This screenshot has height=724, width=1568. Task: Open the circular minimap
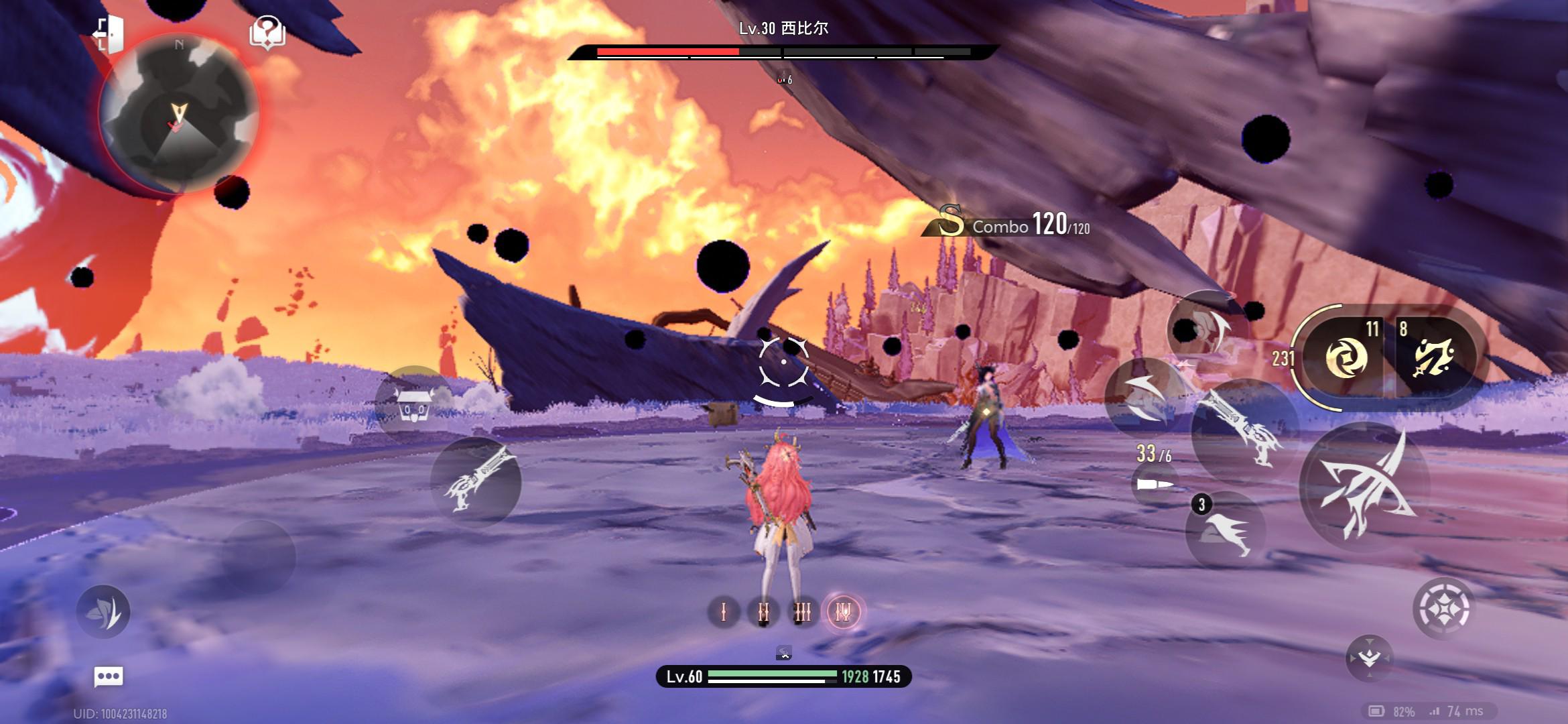coord(178,114)
